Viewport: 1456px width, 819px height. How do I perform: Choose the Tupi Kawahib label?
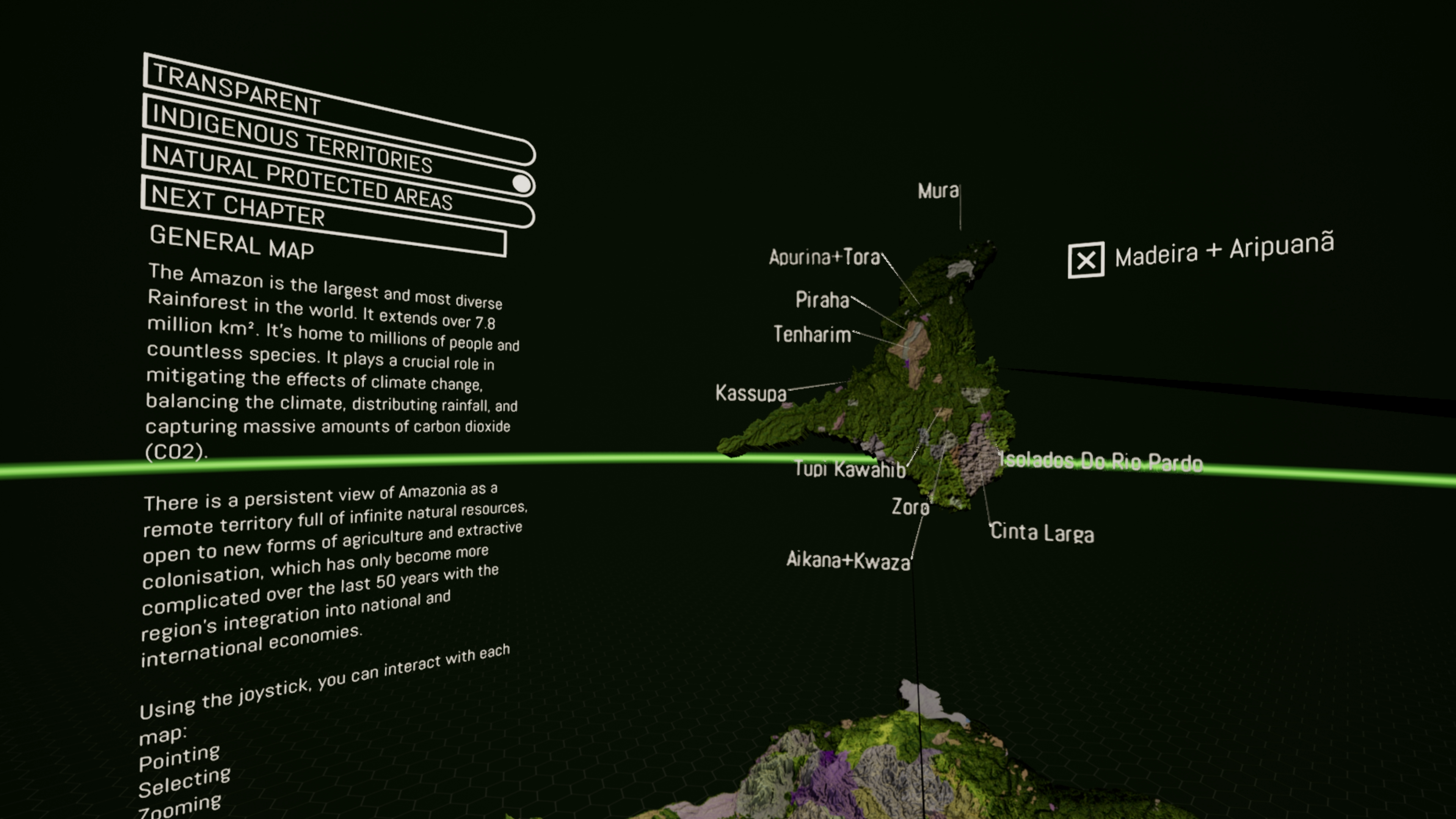(x=849, y=469)
